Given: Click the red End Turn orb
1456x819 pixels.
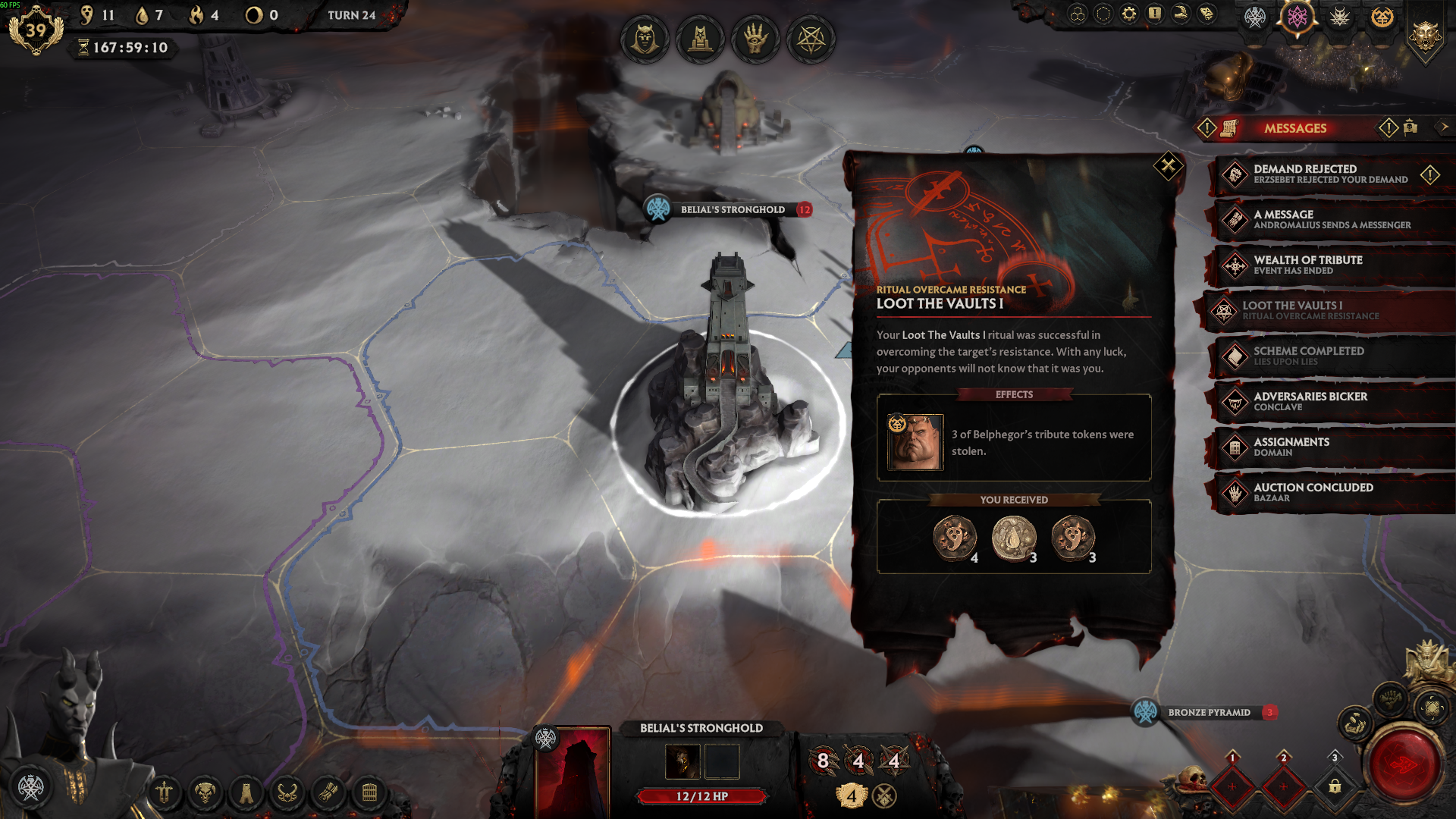Looking at the screenshot, I should [1404, 764].
